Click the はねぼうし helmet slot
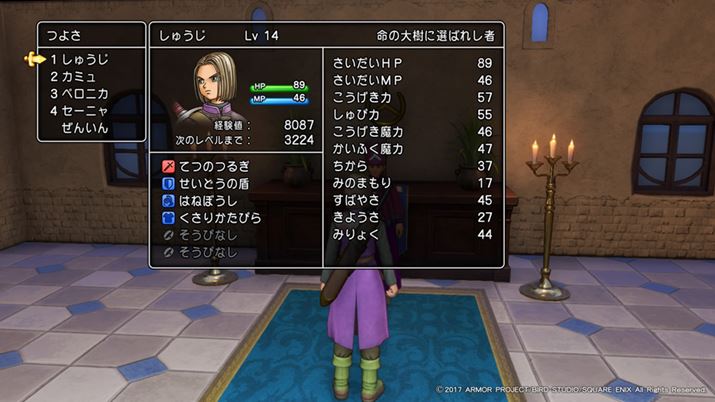The image size is (715, 402). click(x=210, y=199)
